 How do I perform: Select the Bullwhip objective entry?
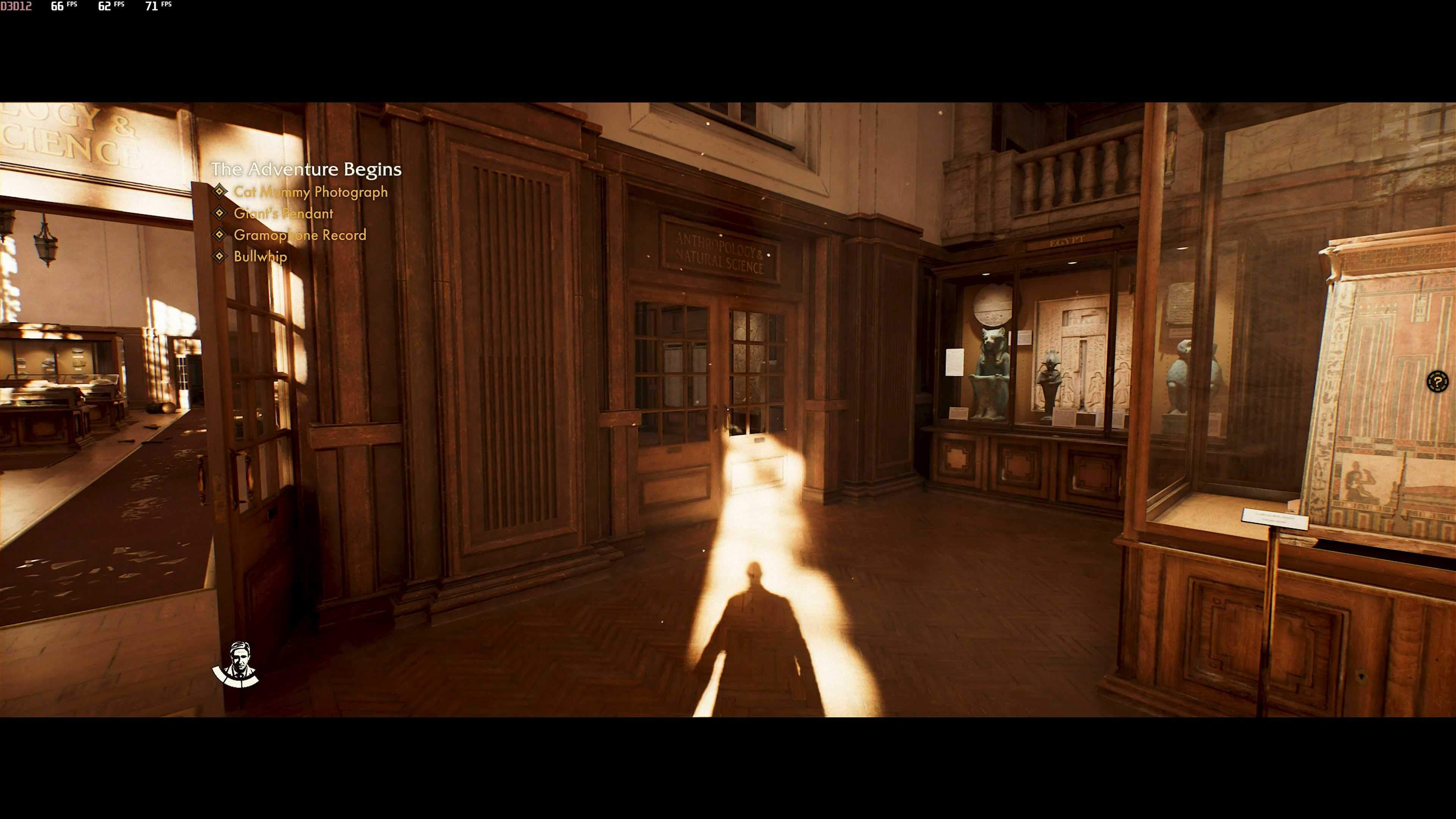(260, 257)
